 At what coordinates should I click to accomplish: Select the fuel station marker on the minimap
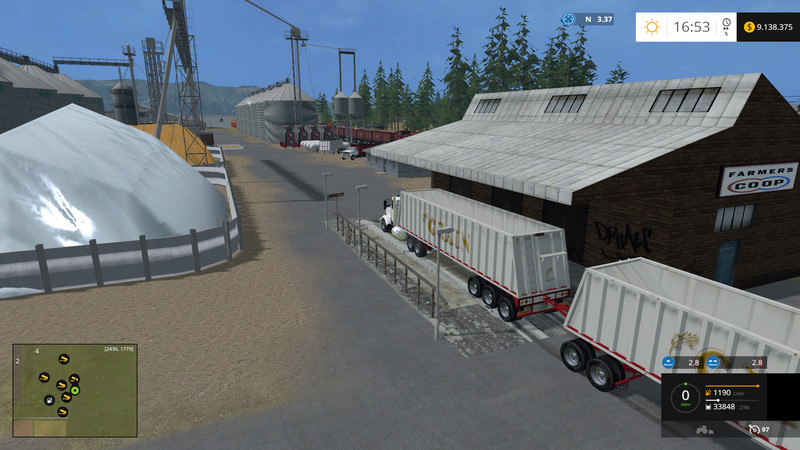point(48,400)
